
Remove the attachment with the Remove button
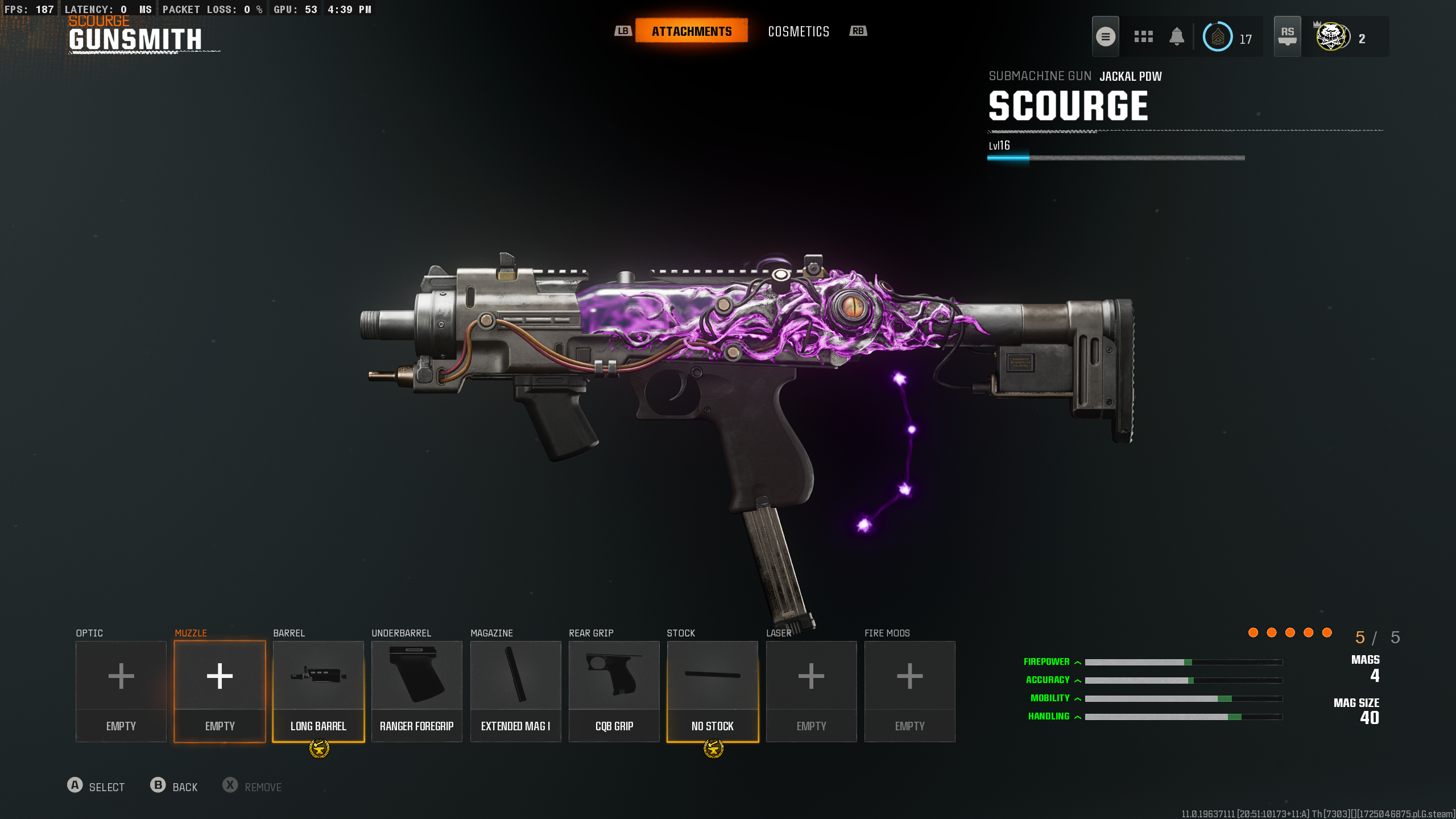(x=252, y=787)
